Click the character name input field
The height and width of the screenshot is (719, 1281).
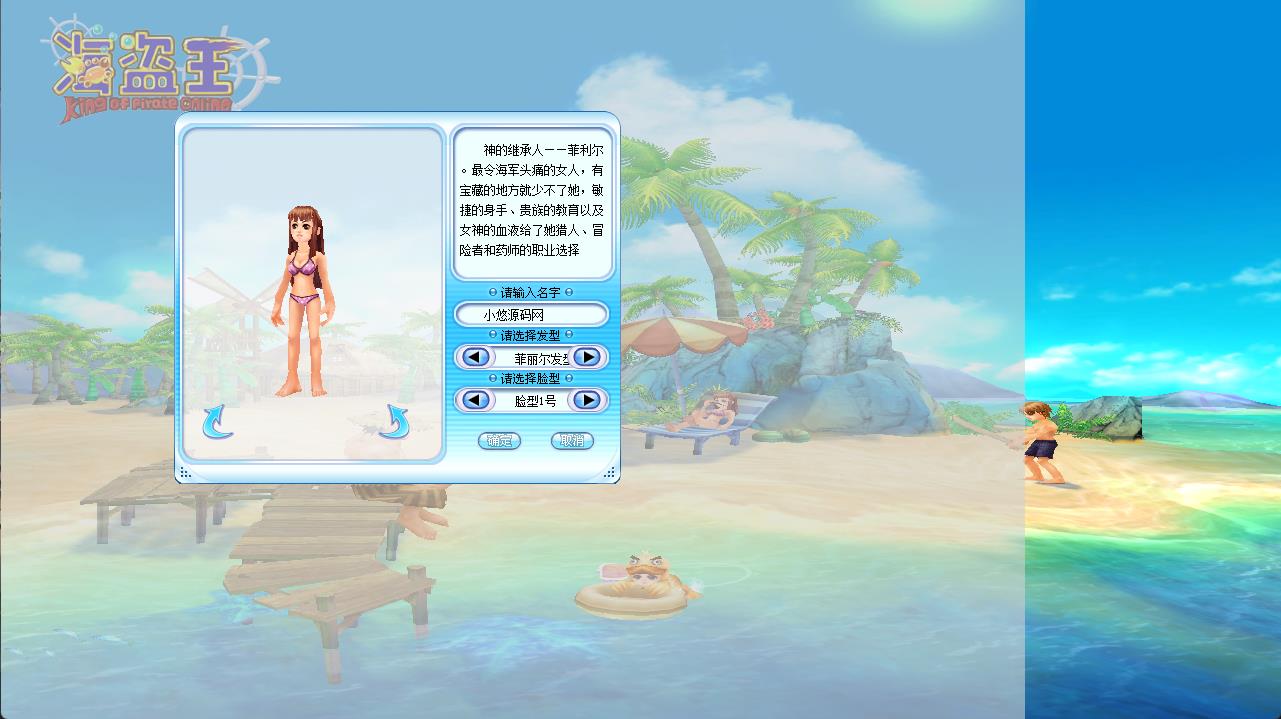point(531,315)
